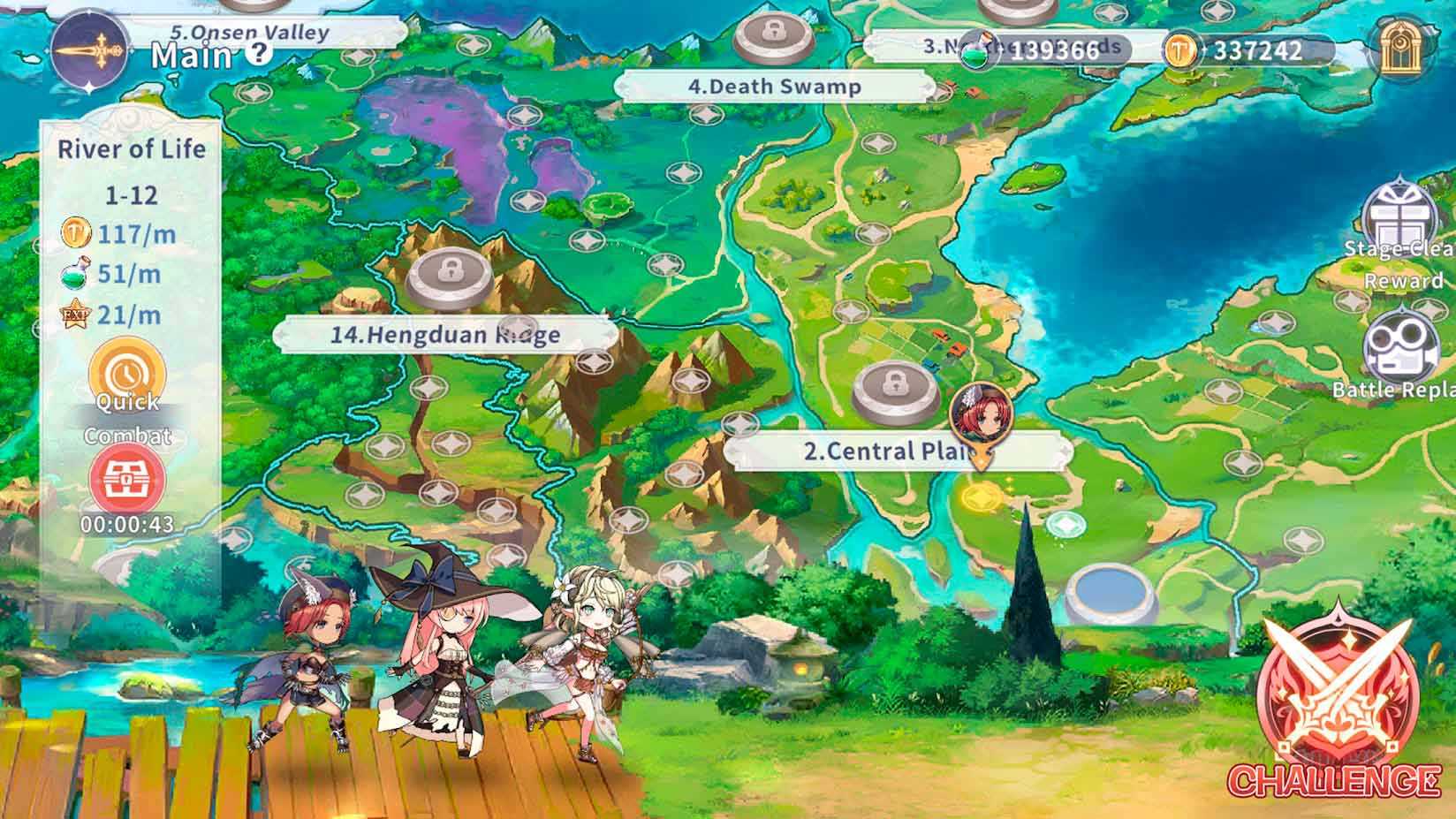Tap the sword emblem icon beside Main
The height and width of the screenshot is (819, 1456).
pos(91,51)
